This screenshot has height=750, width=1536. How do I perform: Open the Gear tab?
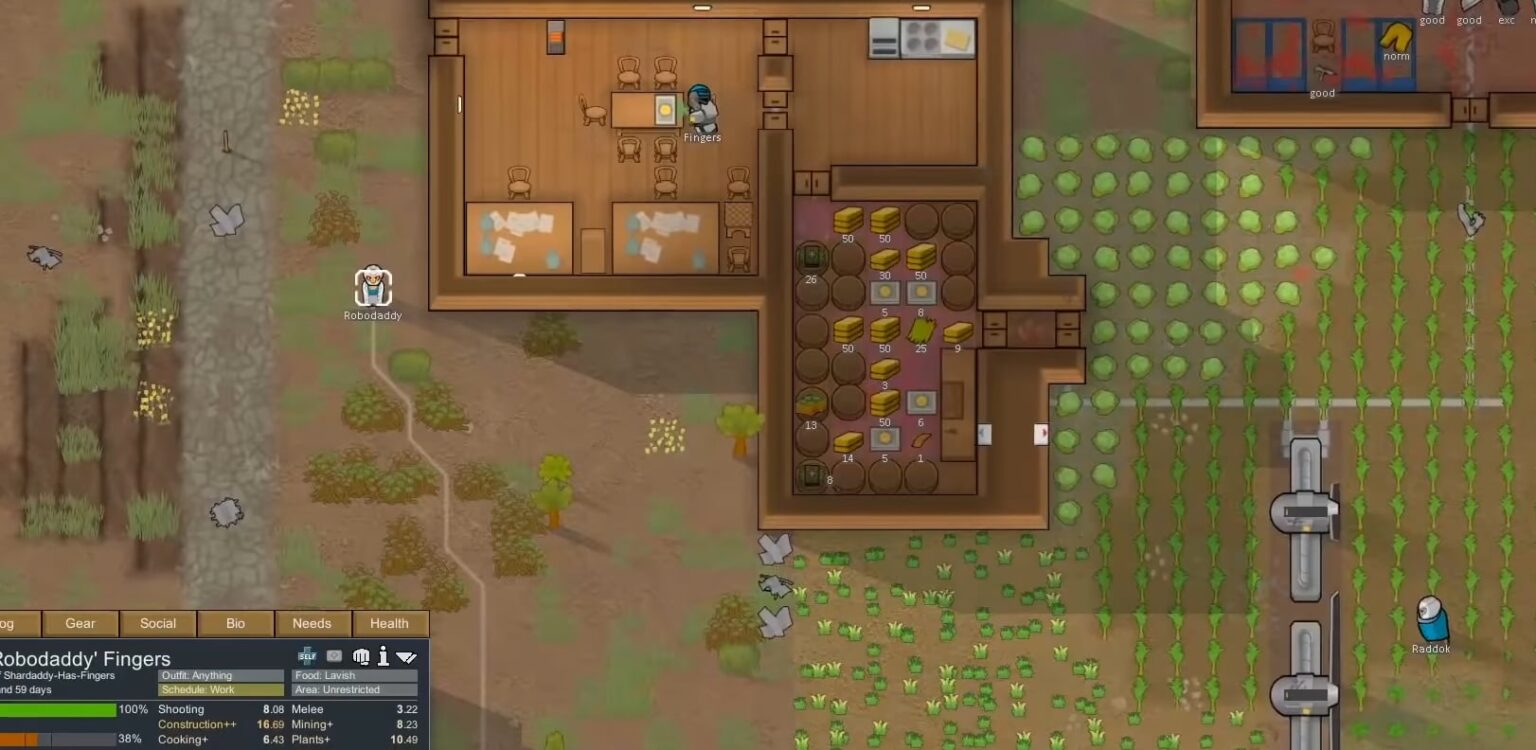[x=80, y=623]
